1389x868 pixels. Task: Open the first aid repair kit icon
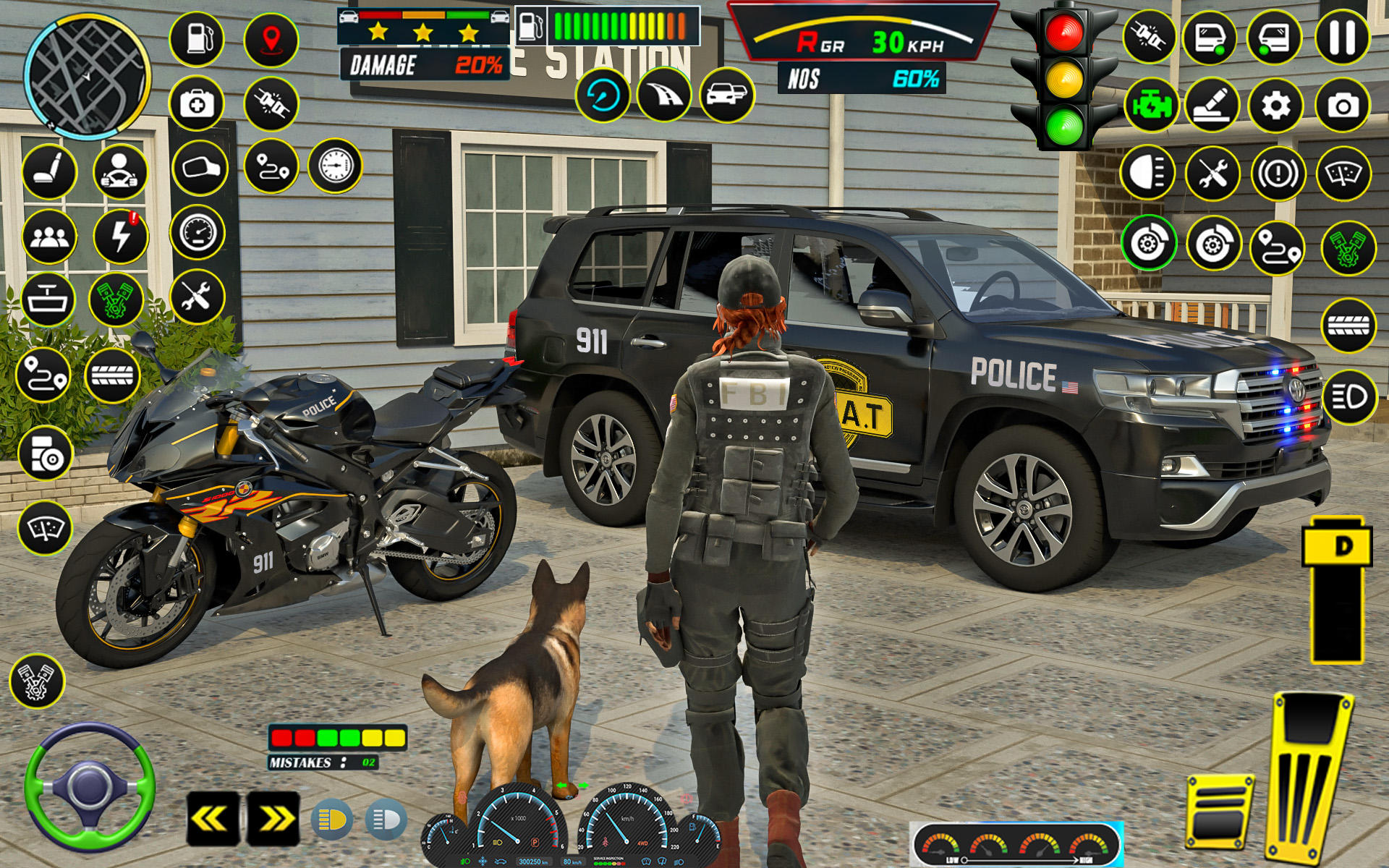click(197, 103)
